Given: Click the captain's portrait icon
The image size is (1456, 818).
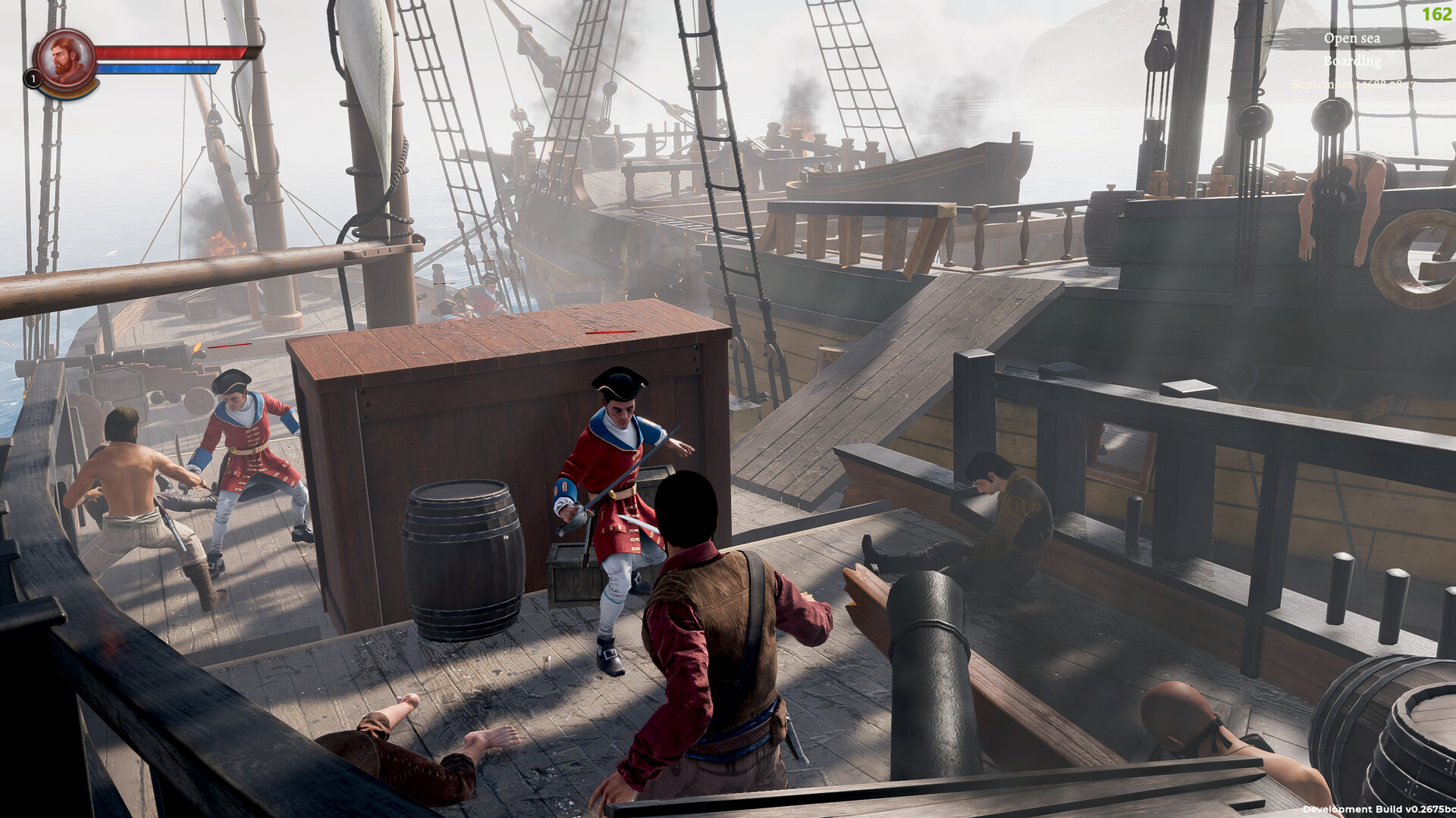Looking at the screenshot, I should (67, 55).
